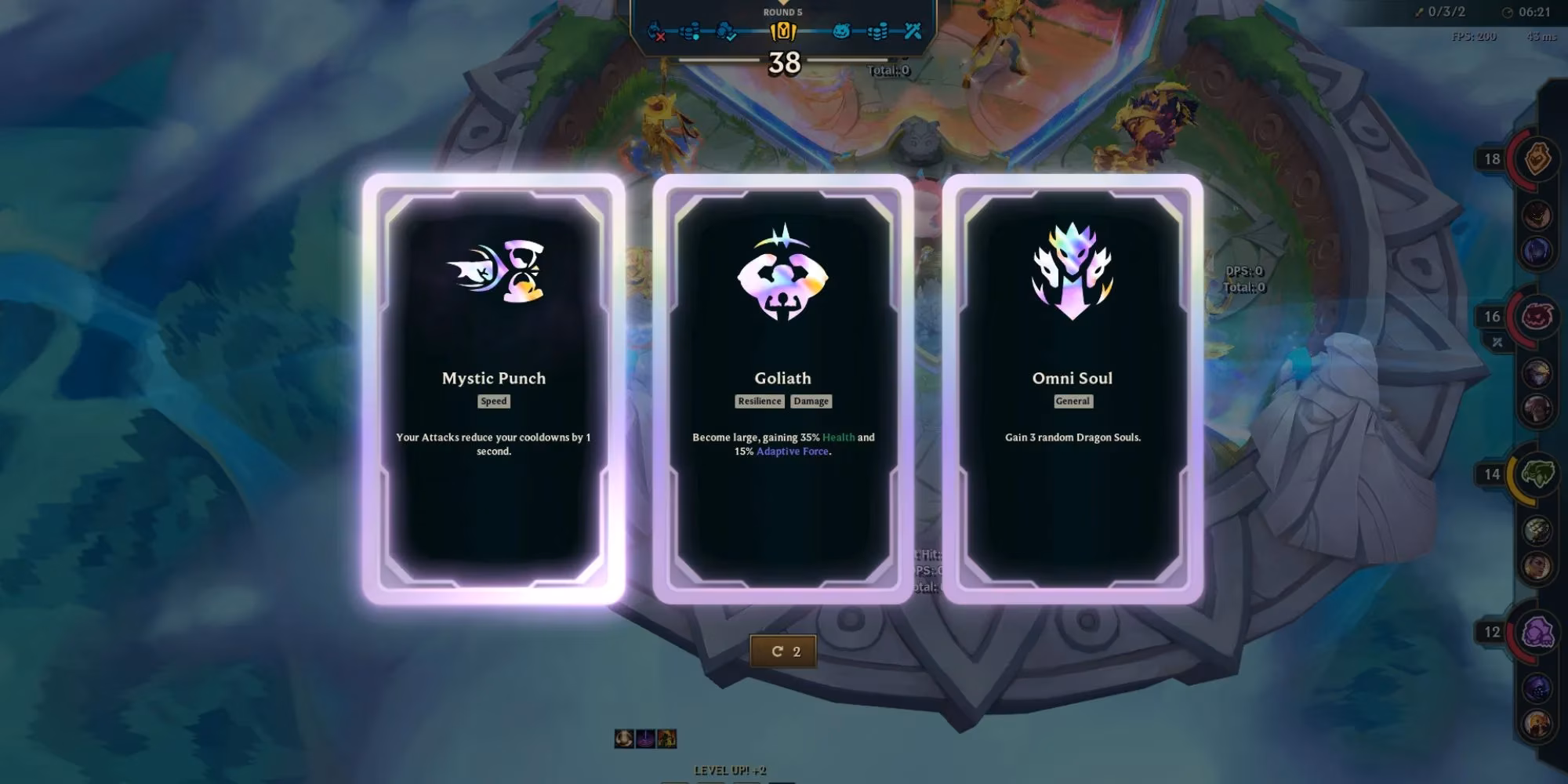This screenshot has height=784, width=1568.
Task: Click the match timer showing 06:21
Action: point(1541,12)
